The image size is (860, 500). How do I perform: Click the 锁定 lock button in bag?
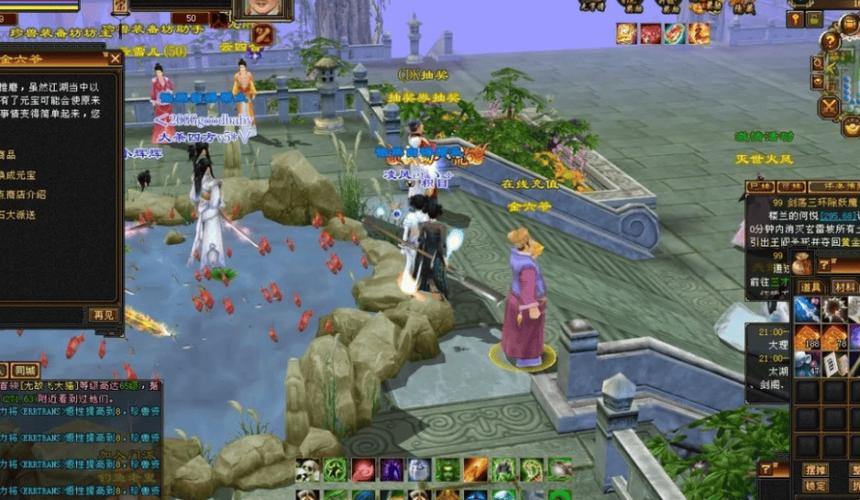click(816, 486)
